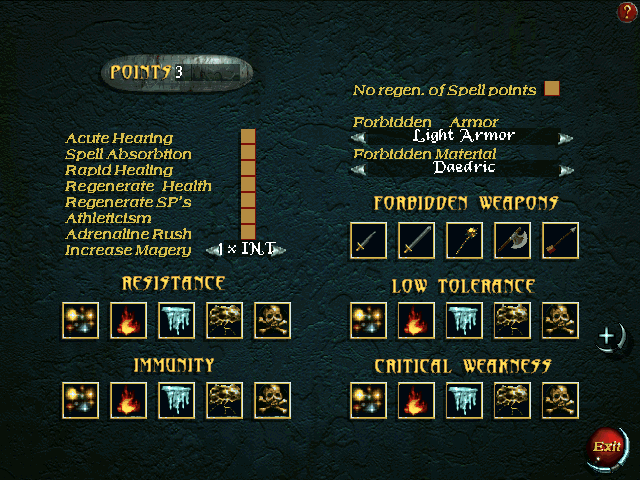Exit the advantages screen
Screen dimensions: 640x480
tap(606, 446)
